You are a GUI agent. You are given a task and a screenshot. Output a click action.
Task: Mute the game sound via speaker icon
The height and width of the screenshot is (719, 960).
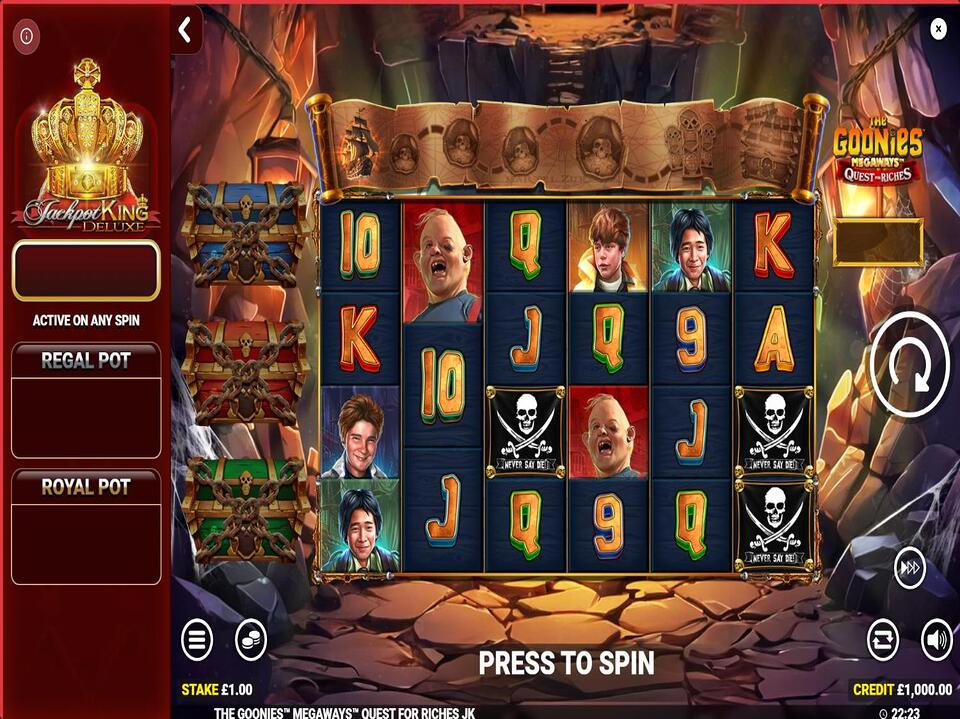point(936,639)
